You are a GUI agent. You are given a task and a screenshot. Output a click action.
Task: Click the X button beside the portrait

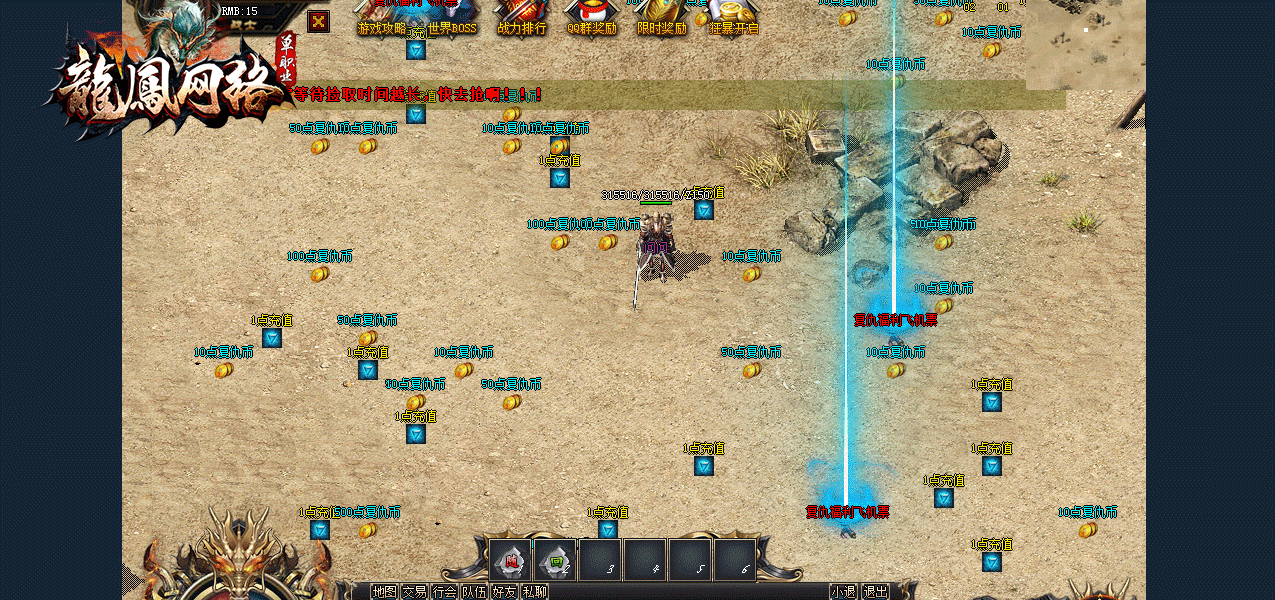318,21
